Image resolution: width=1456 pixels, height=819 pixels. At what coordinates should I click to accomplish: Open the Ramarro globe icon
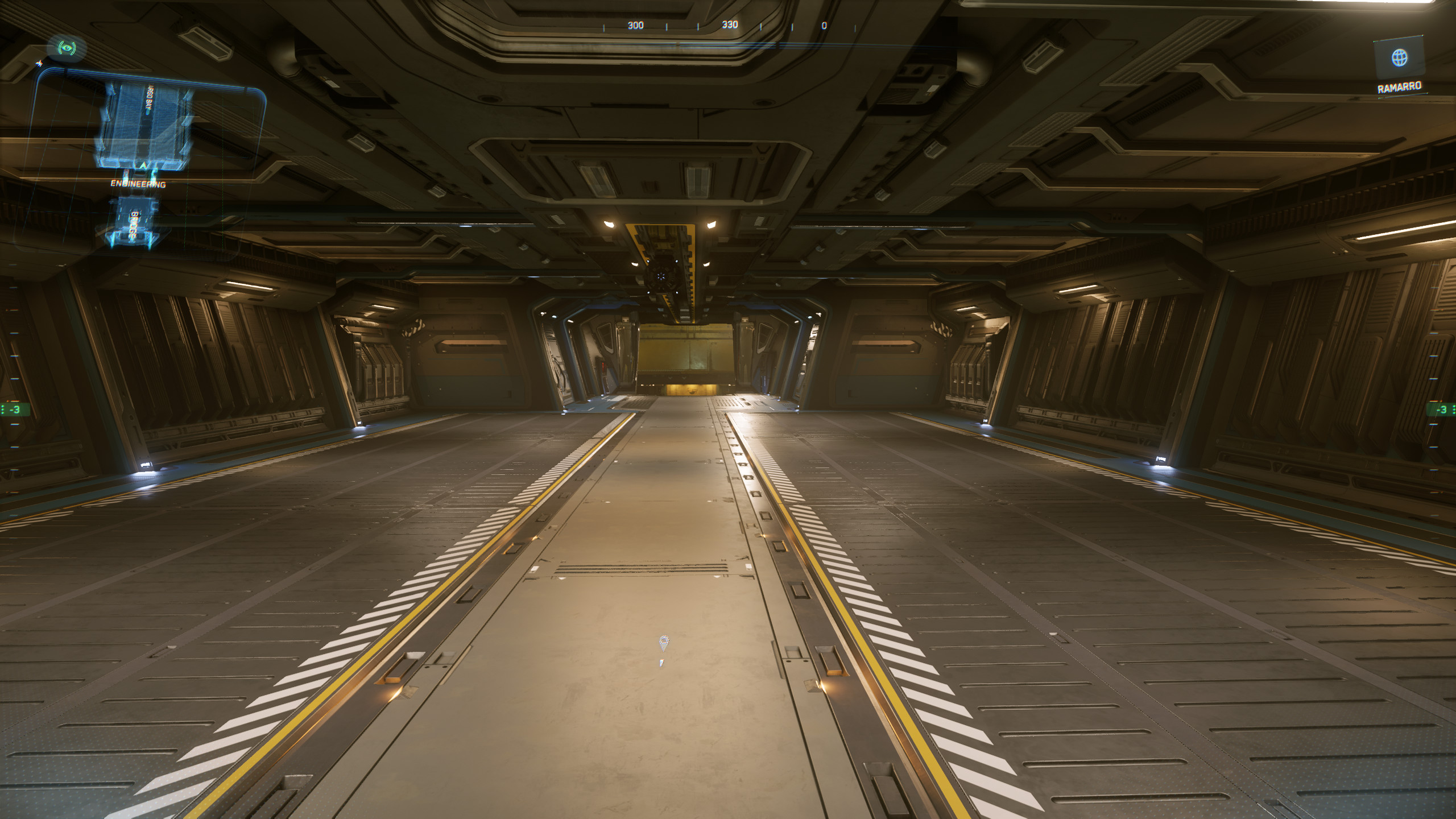click(1399, 58)
